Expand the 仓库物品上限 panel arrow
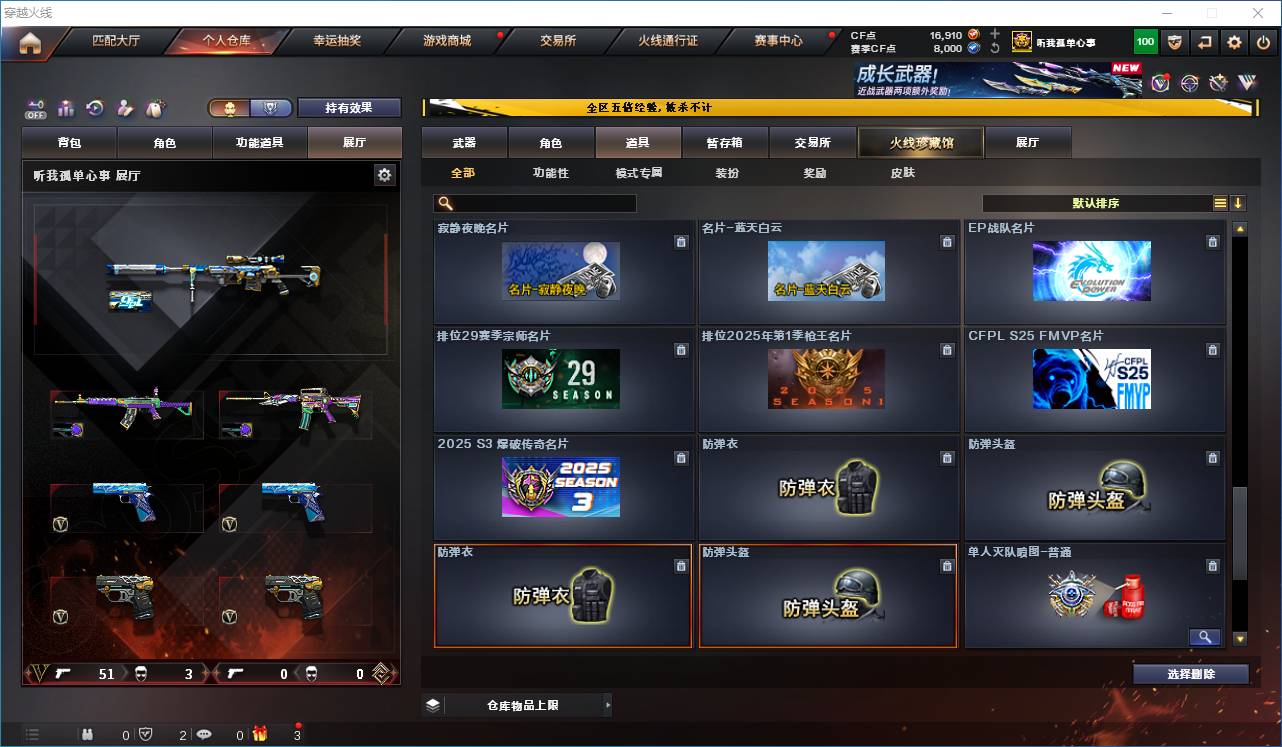The width and height of the screenshot is (1282, 747). click(609, 704)
